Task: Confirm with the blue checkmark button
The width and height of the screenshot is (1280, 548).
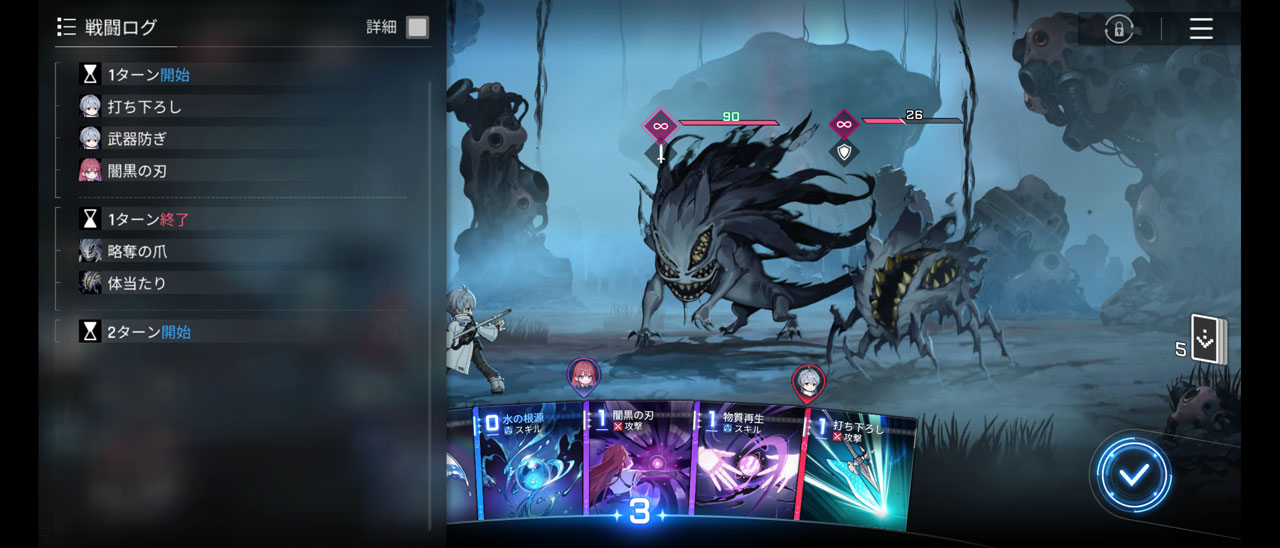Action: [x=1133, y=476]
